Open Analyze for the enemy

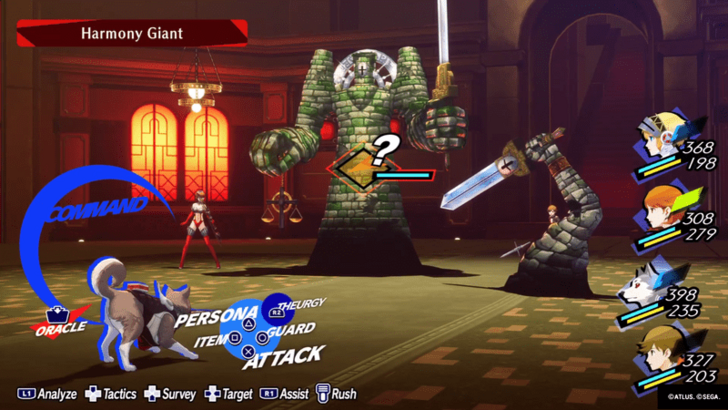[x=48, y=394]
